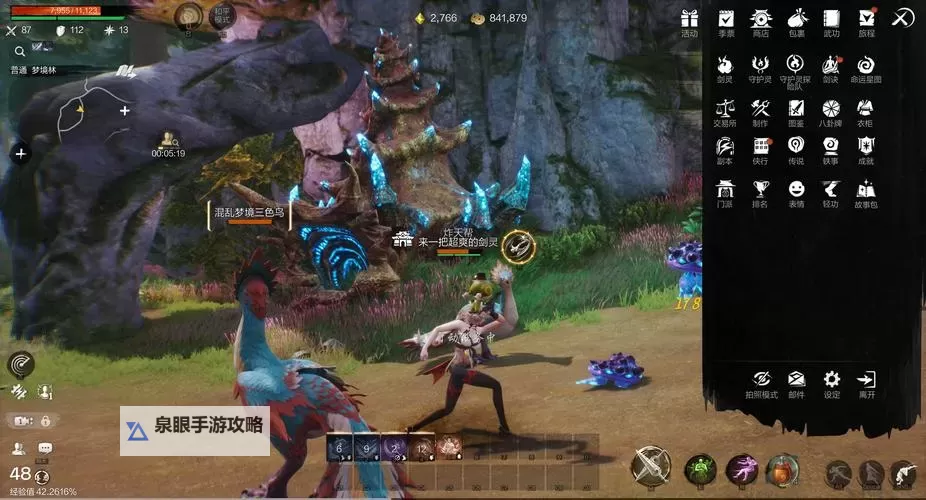Activate the crossed-swords basic attack skill

coord(651,466)
